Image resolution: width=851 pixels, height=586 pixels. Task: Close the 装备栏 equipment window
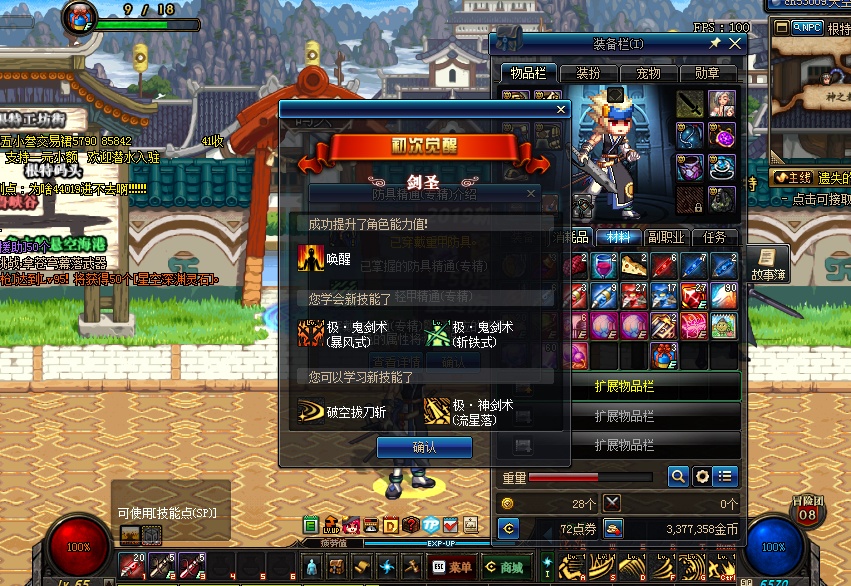coord(736,44)
